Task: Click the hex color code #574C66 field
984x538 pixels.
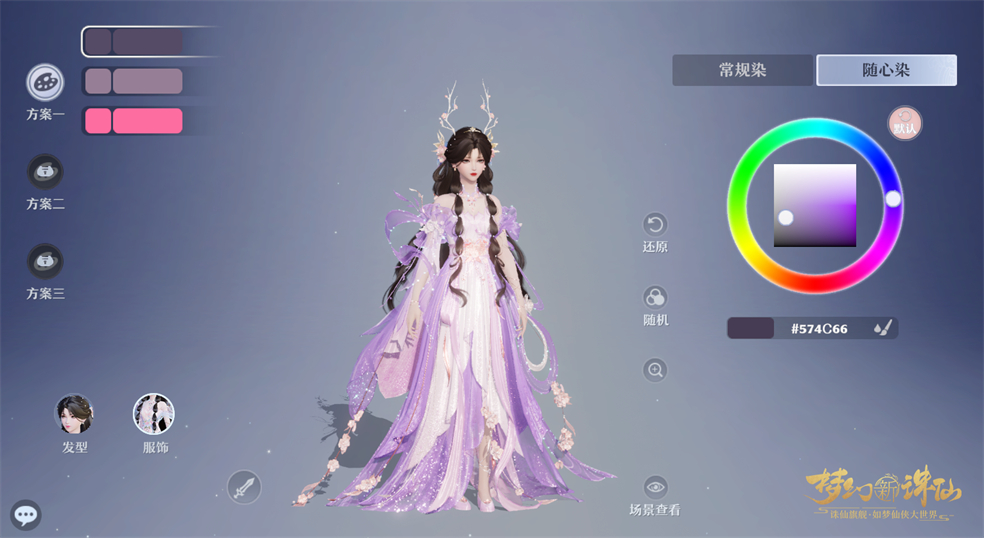Action: (819, 328)
